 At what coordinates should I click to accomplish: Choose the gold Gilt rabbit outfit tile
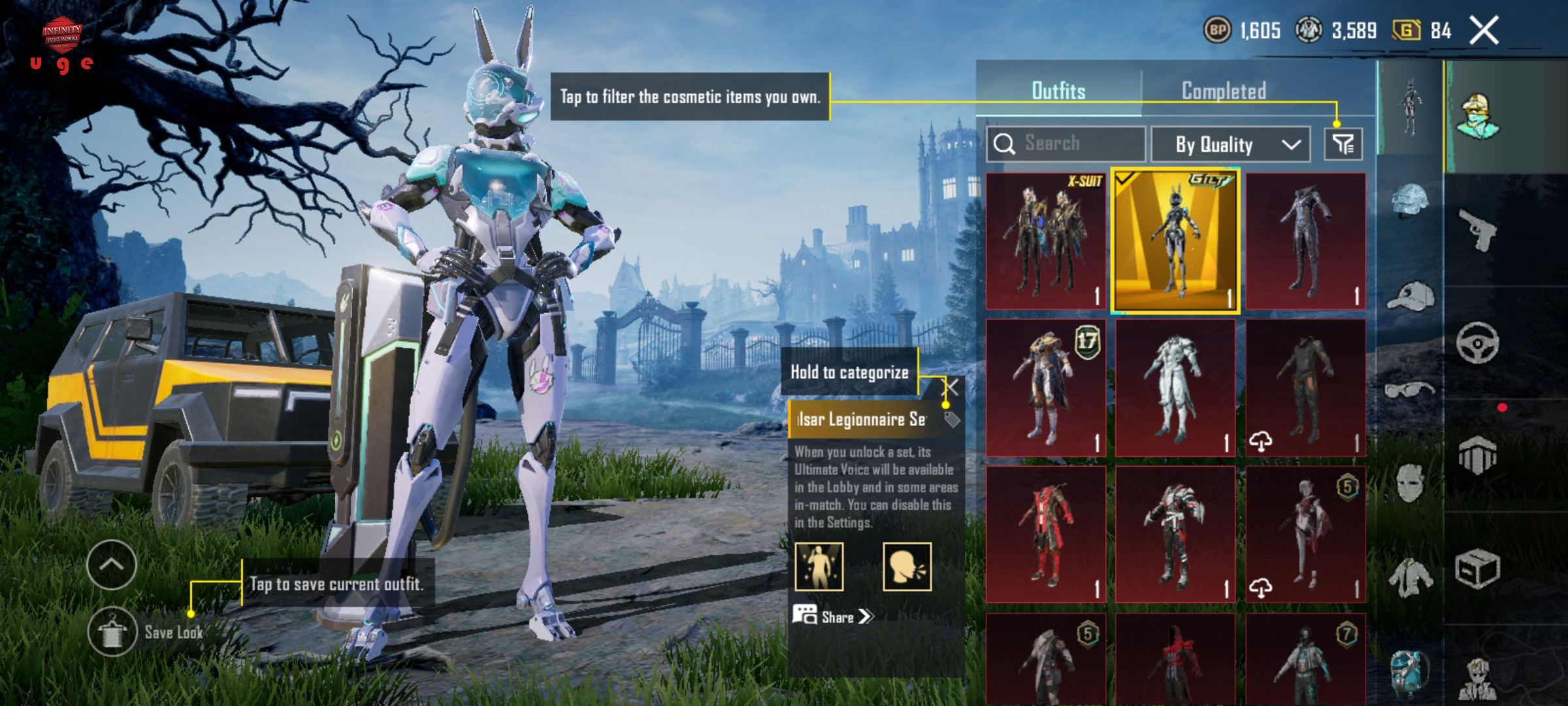(1175, 241)
